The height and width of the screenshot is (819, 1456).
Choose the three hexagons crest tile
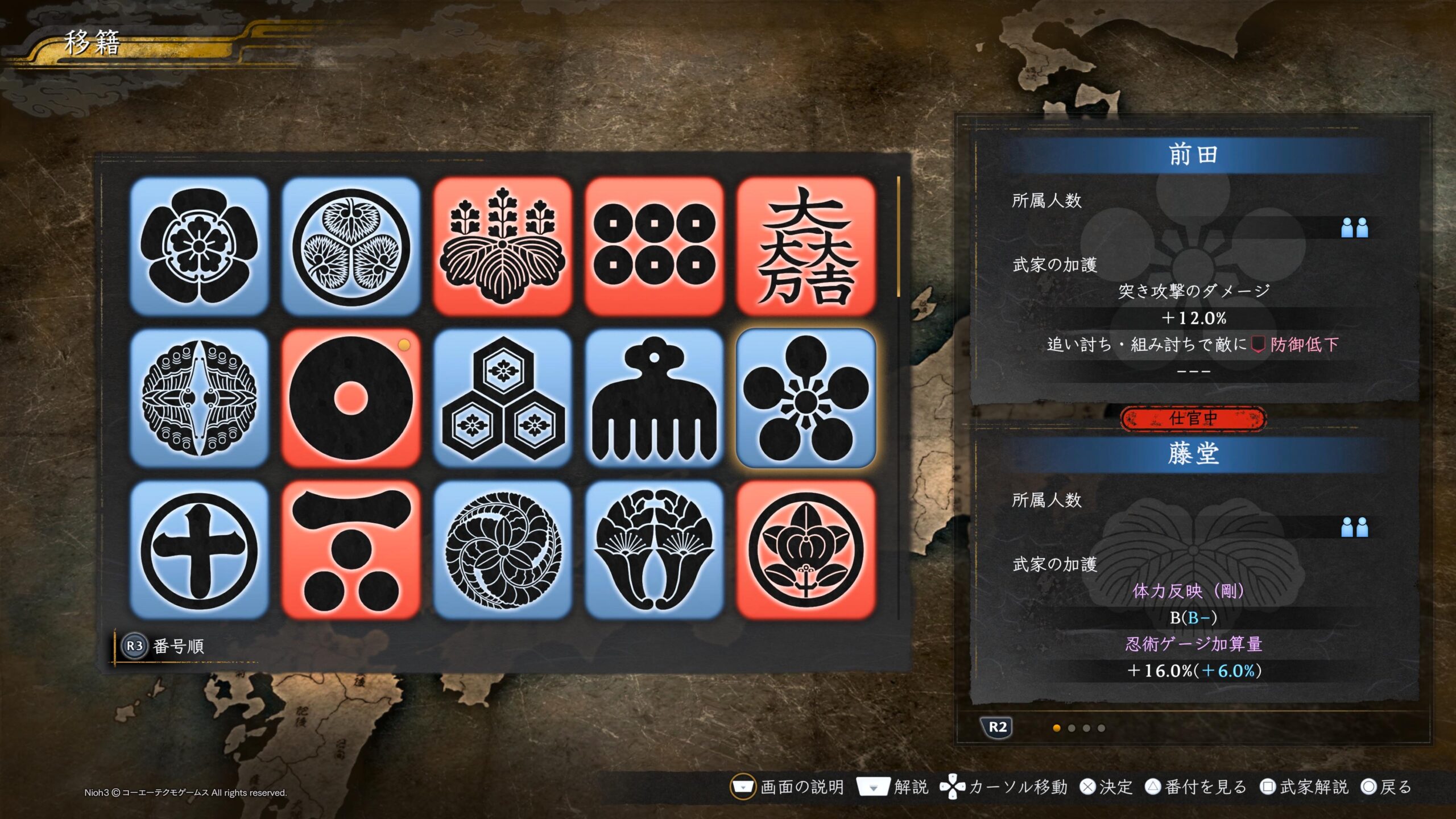(502, 398)
